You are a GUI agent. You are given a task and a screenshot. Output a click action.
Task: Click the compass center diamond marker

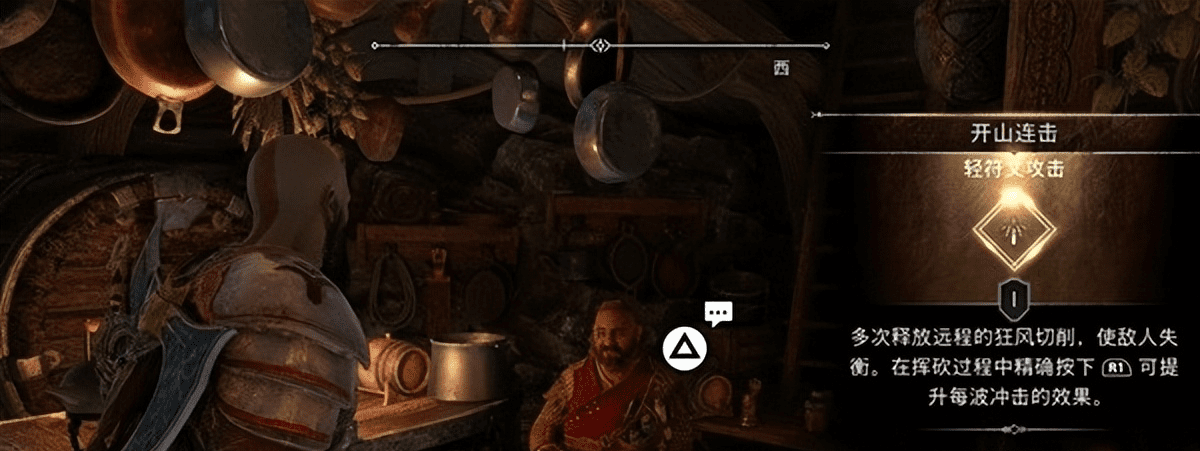click(x=600, y=45)
